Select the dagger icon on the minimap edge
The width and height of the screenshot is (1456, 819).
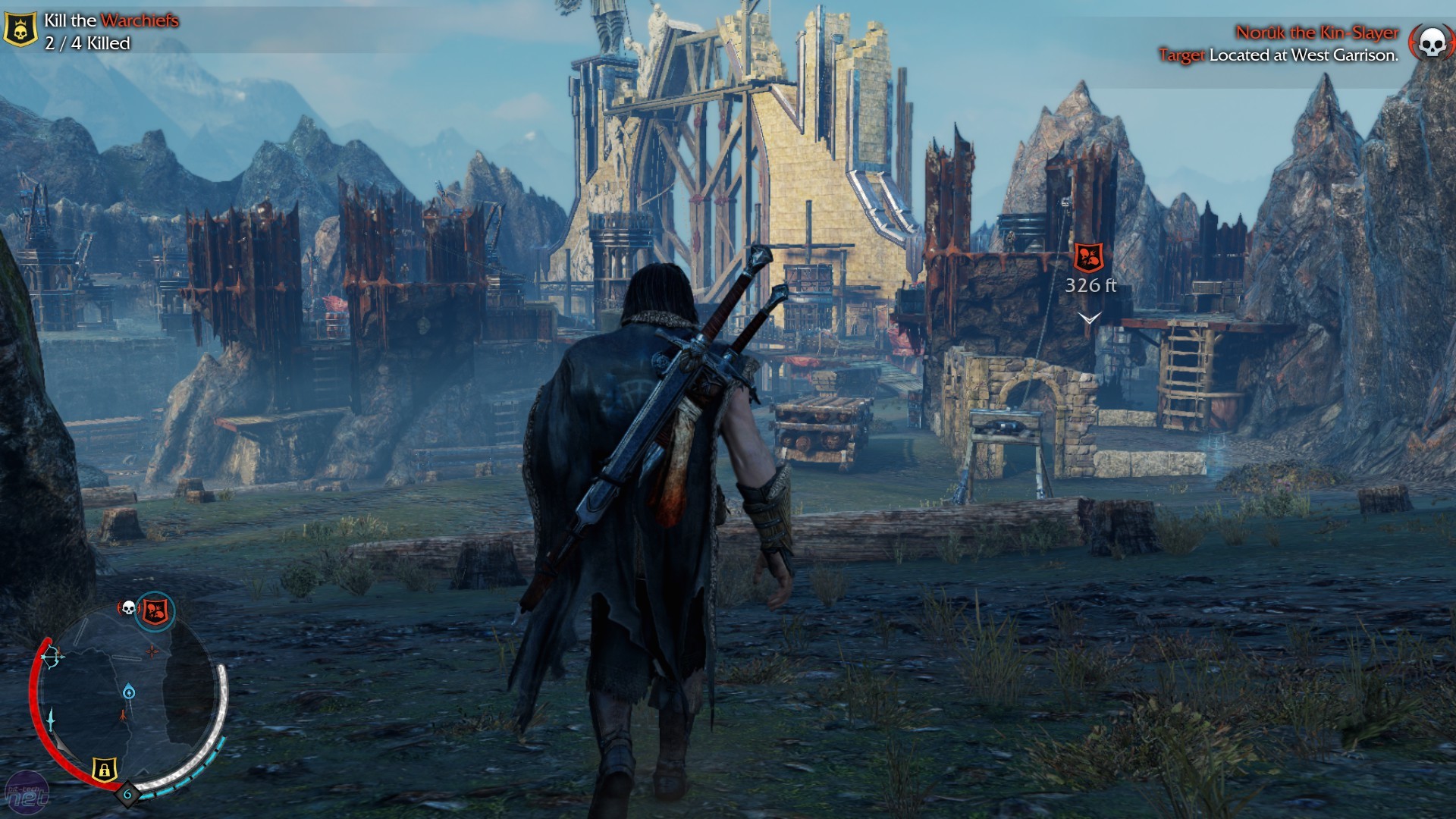[x=50, y=718]
